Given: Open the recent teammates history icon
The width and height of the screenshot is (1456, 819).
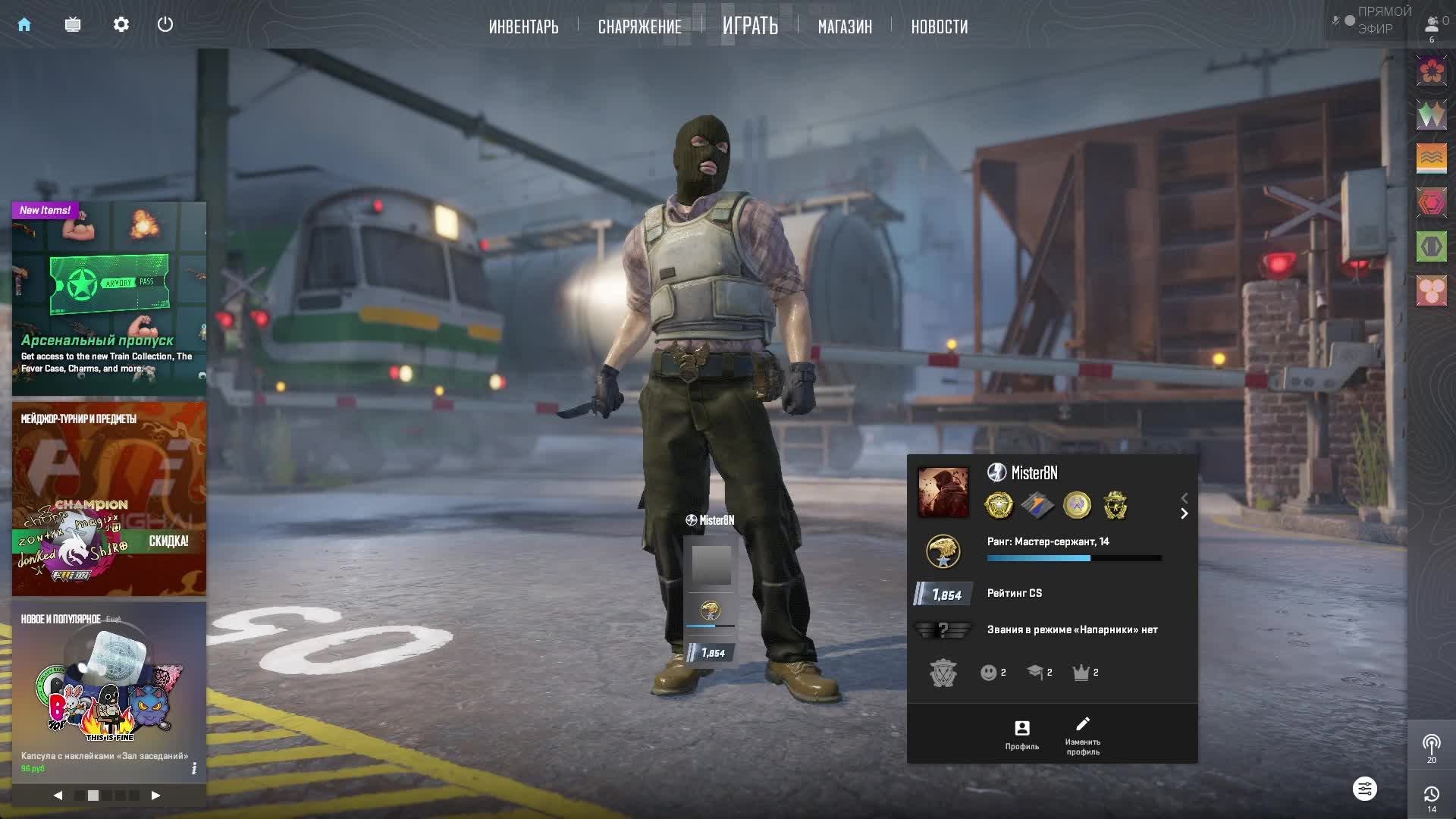Looking at the screenshot, I should [x=1432, y=798].
